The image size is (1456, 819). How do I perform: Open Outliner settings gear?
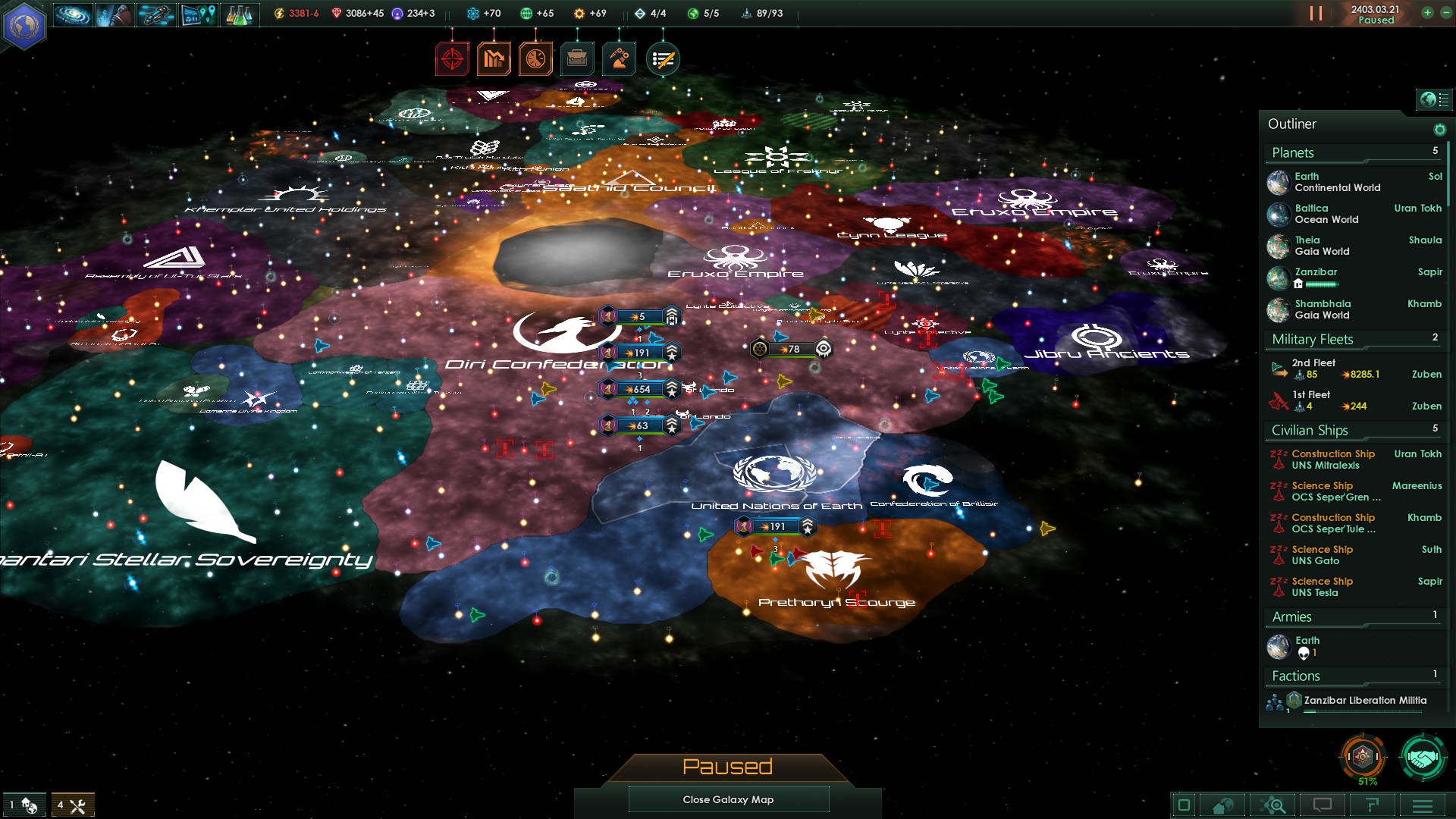(x=1439, y=130)
